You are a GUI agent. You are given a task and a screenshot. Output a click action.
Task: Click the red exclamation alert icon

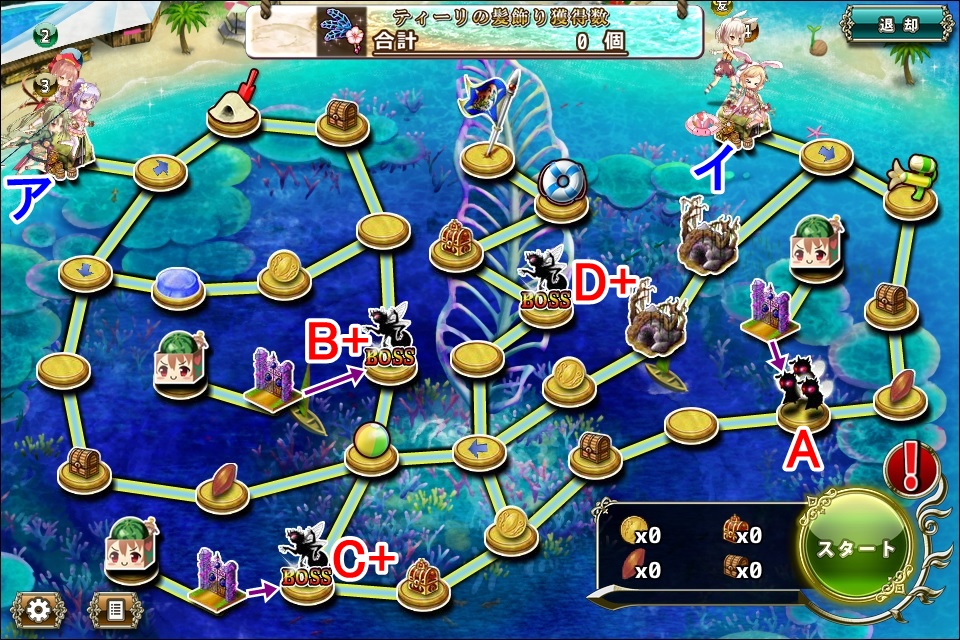click(x=911, y=469)
